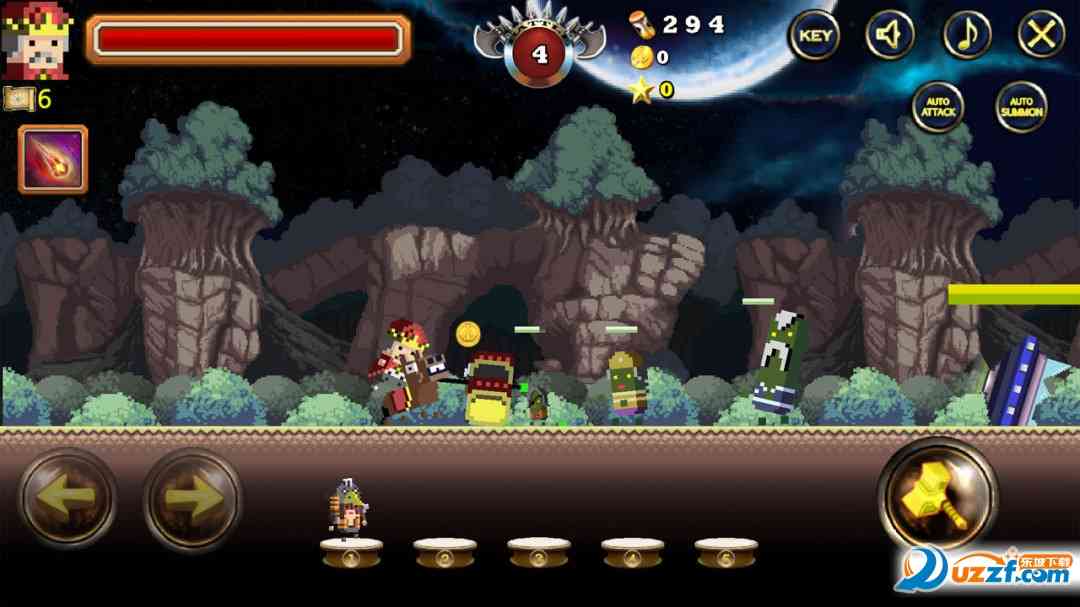The width and height of the screenshot is (1080, 607).
Task: Hit the golden hammer attack button
Action: 937,494
